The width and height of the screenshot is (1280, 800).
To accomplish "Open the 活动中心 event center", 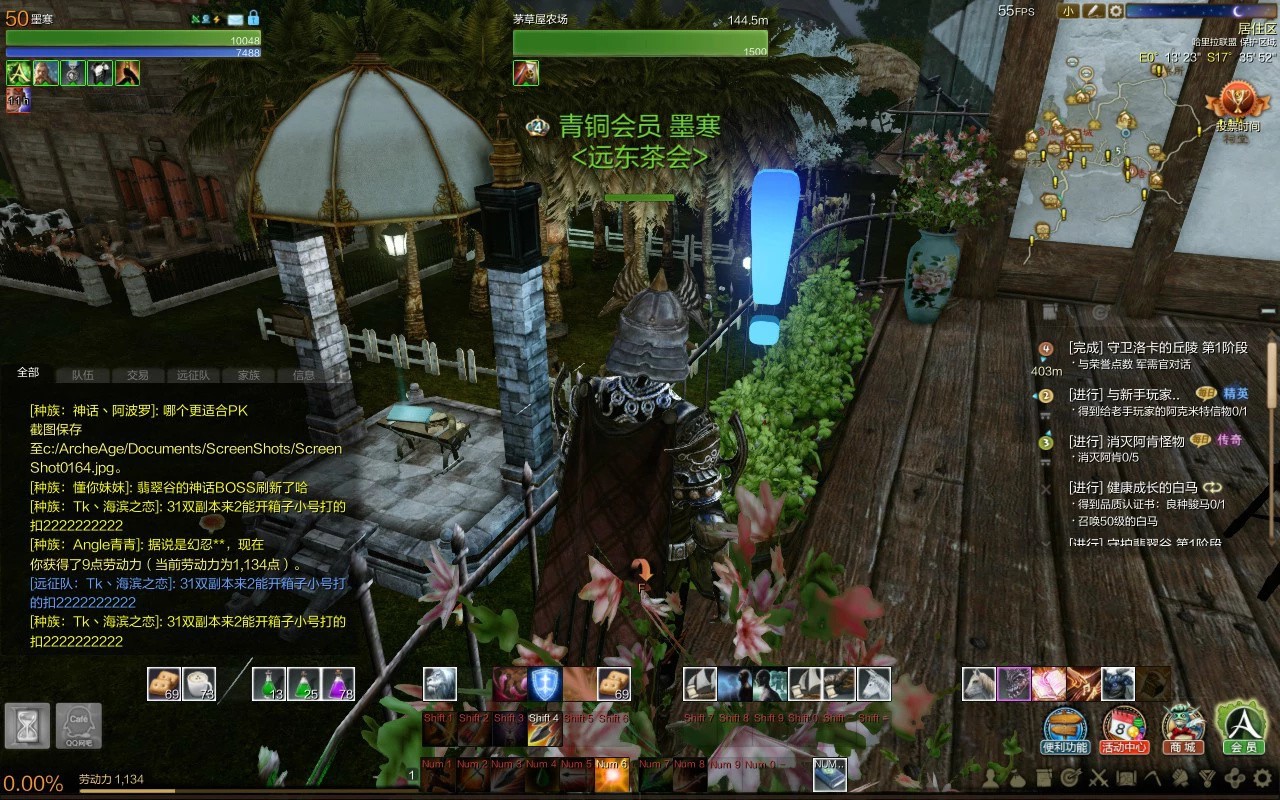I will [x=1123, y=728].
